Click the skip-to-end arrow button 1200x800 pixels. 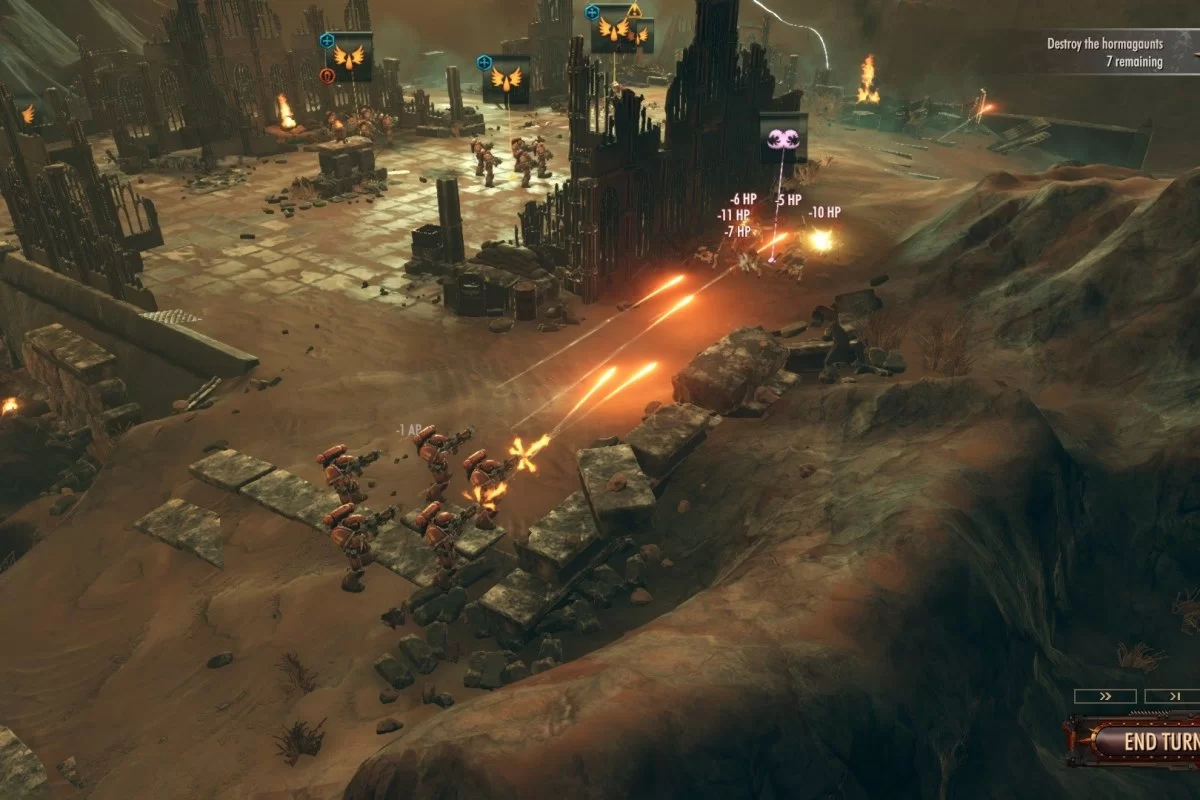coord(1172,696)
